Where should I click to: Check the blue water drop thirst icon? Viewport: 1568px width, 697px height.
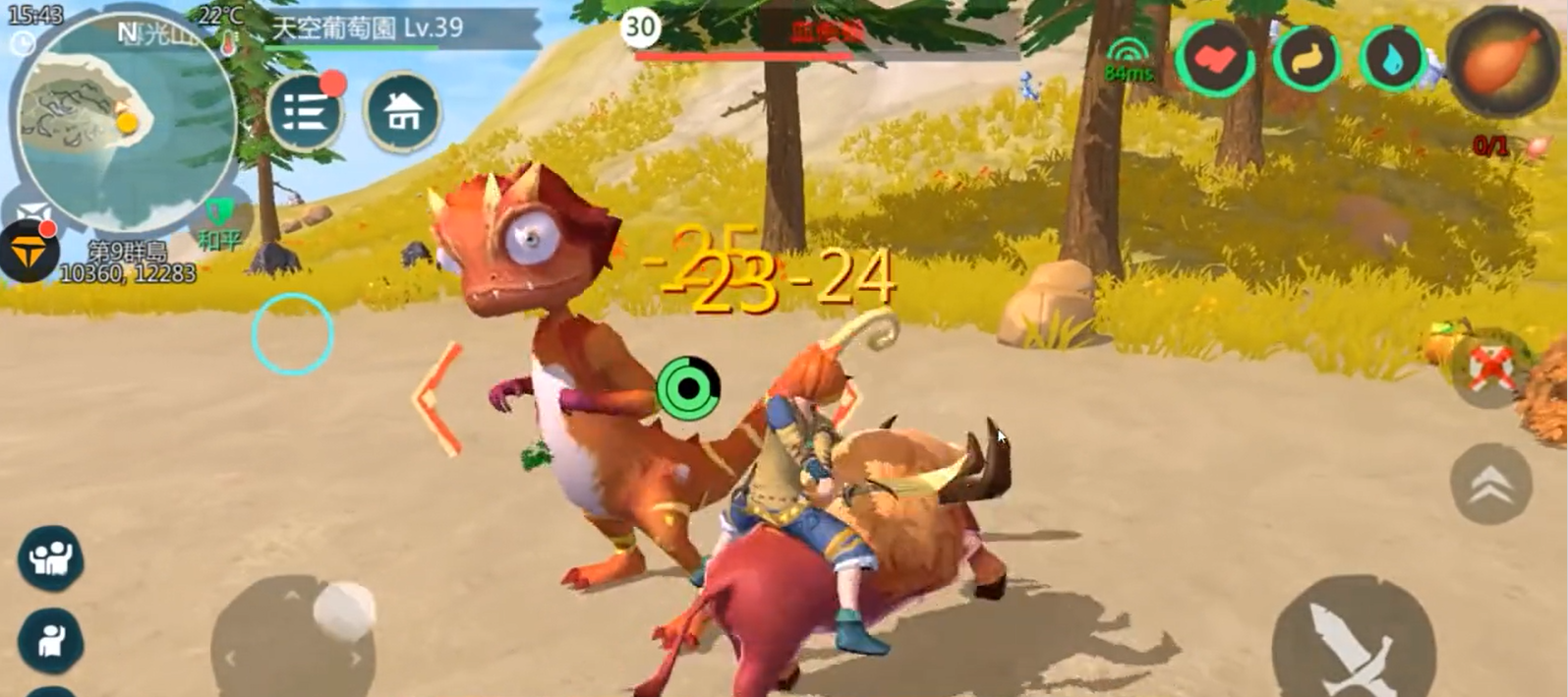point(1393,59)
